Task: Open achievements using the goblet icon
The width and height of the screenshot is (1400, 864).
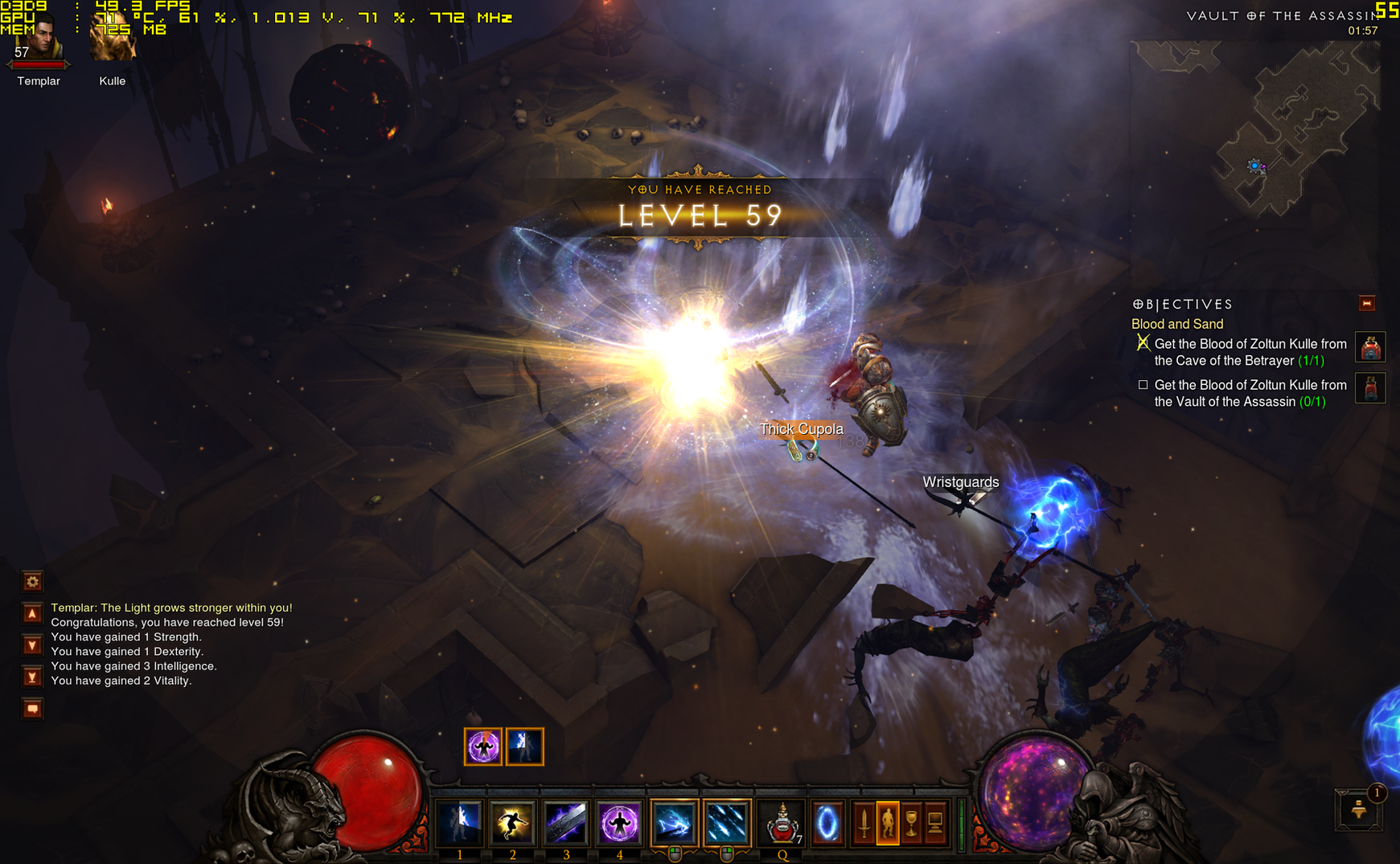Action: point(911,823)
